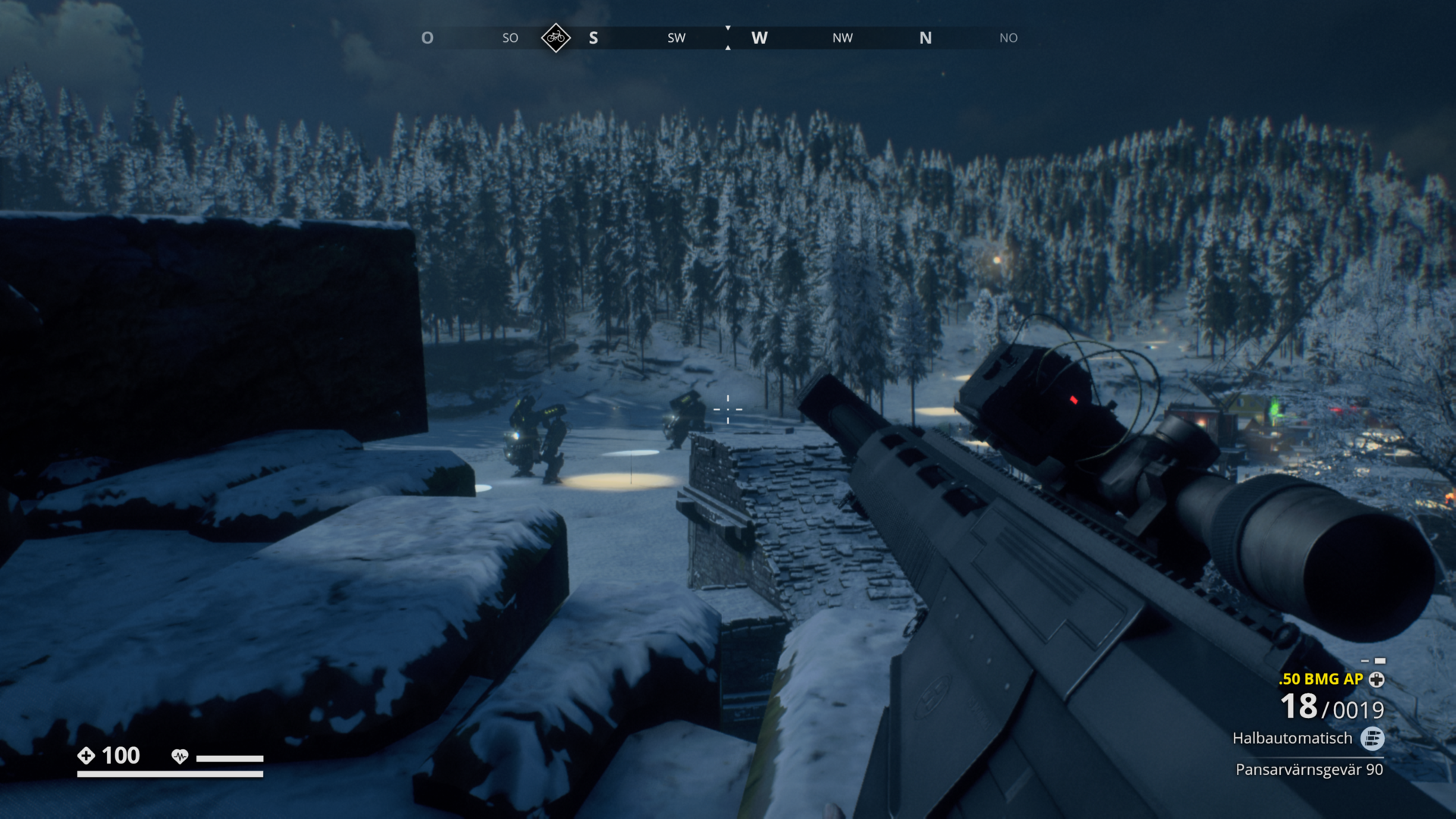Screen dimensions: 1456x819
Task: Click the Pansarvärnsgevär 90 weapon label
Action: (1309, 770)
